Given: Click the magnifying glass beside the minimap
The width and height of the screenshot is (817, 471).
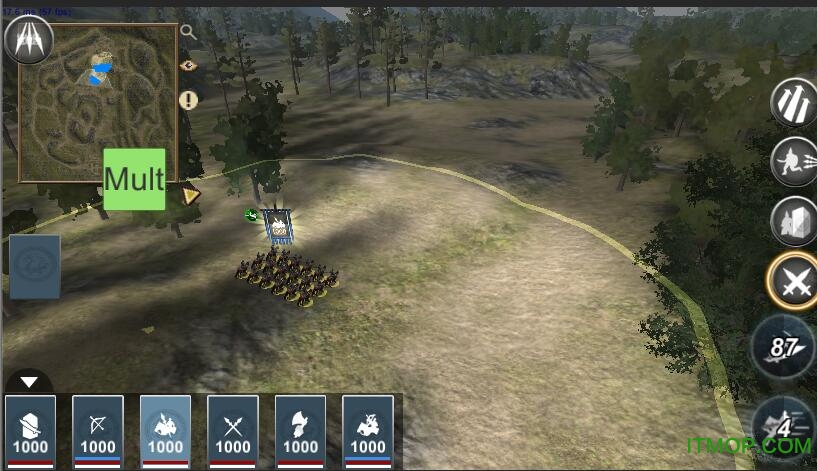Looking at the screenshot, I should click(x=187, y=33).
